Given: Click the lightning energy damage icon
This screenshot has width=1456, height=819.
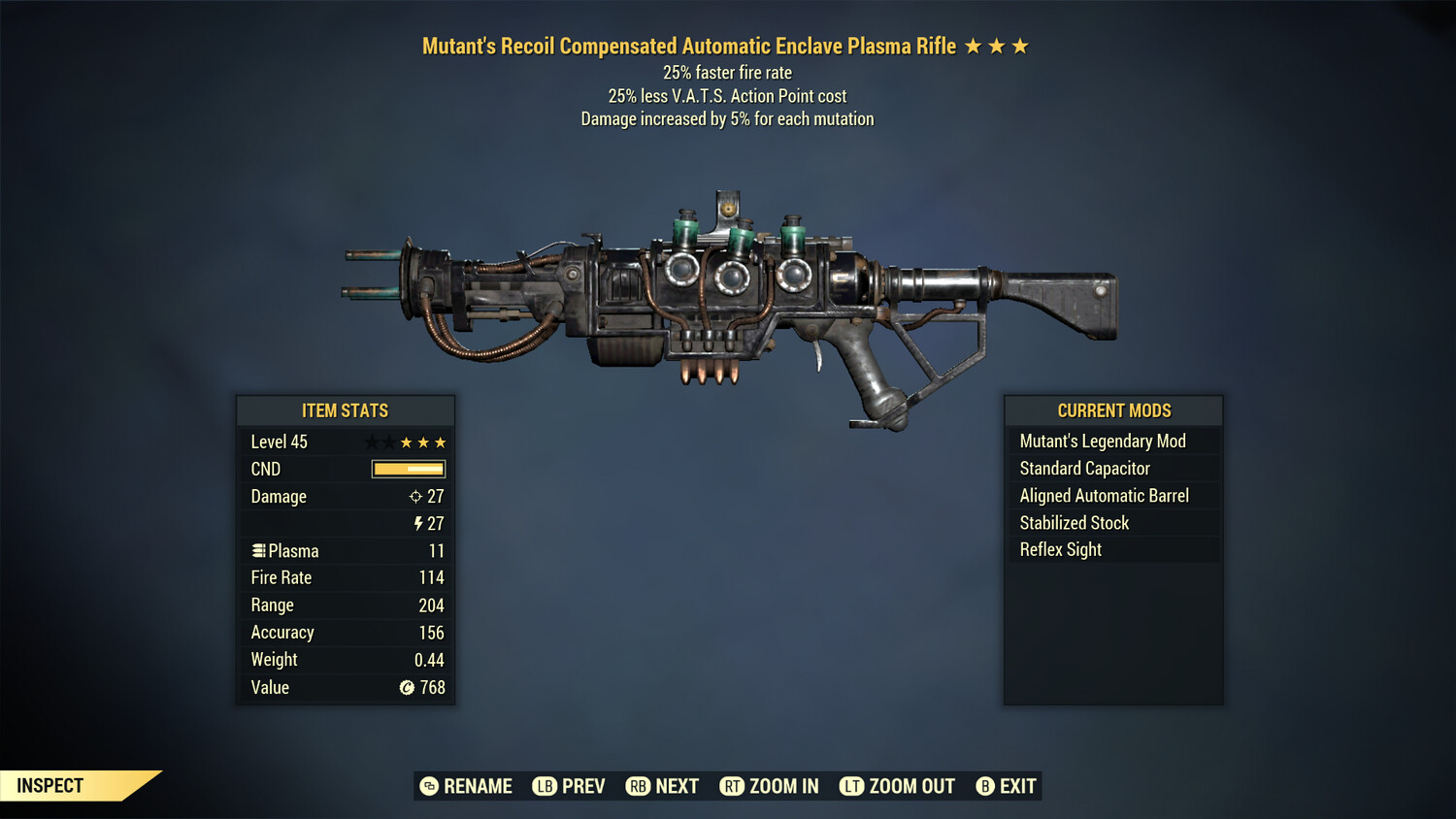Looking at the screenshot, I should point(420,523).
